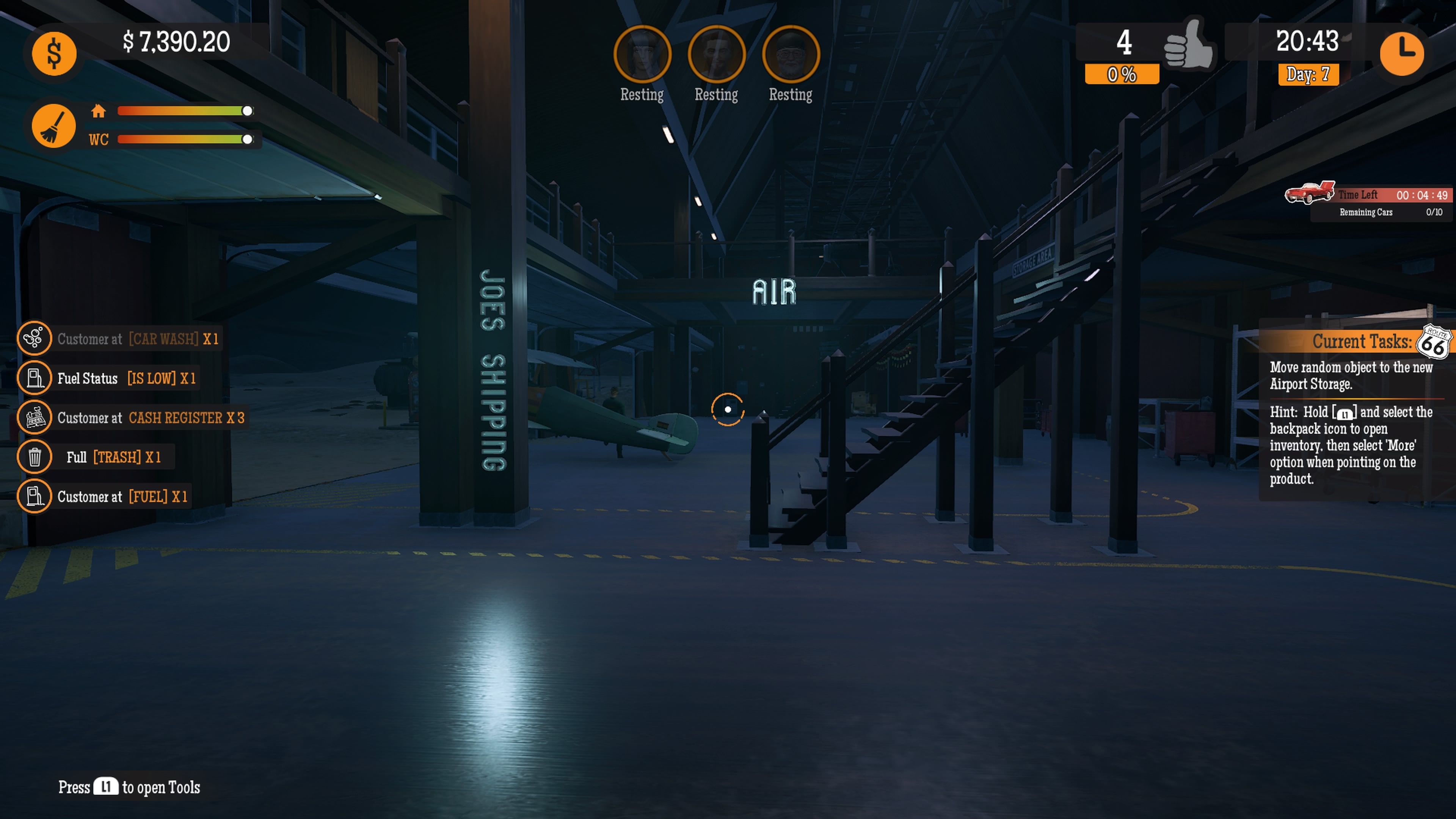This screenshot has width=1456, height=819.
Task: Open the car wash customer notification icon
Action: (35, 339)
